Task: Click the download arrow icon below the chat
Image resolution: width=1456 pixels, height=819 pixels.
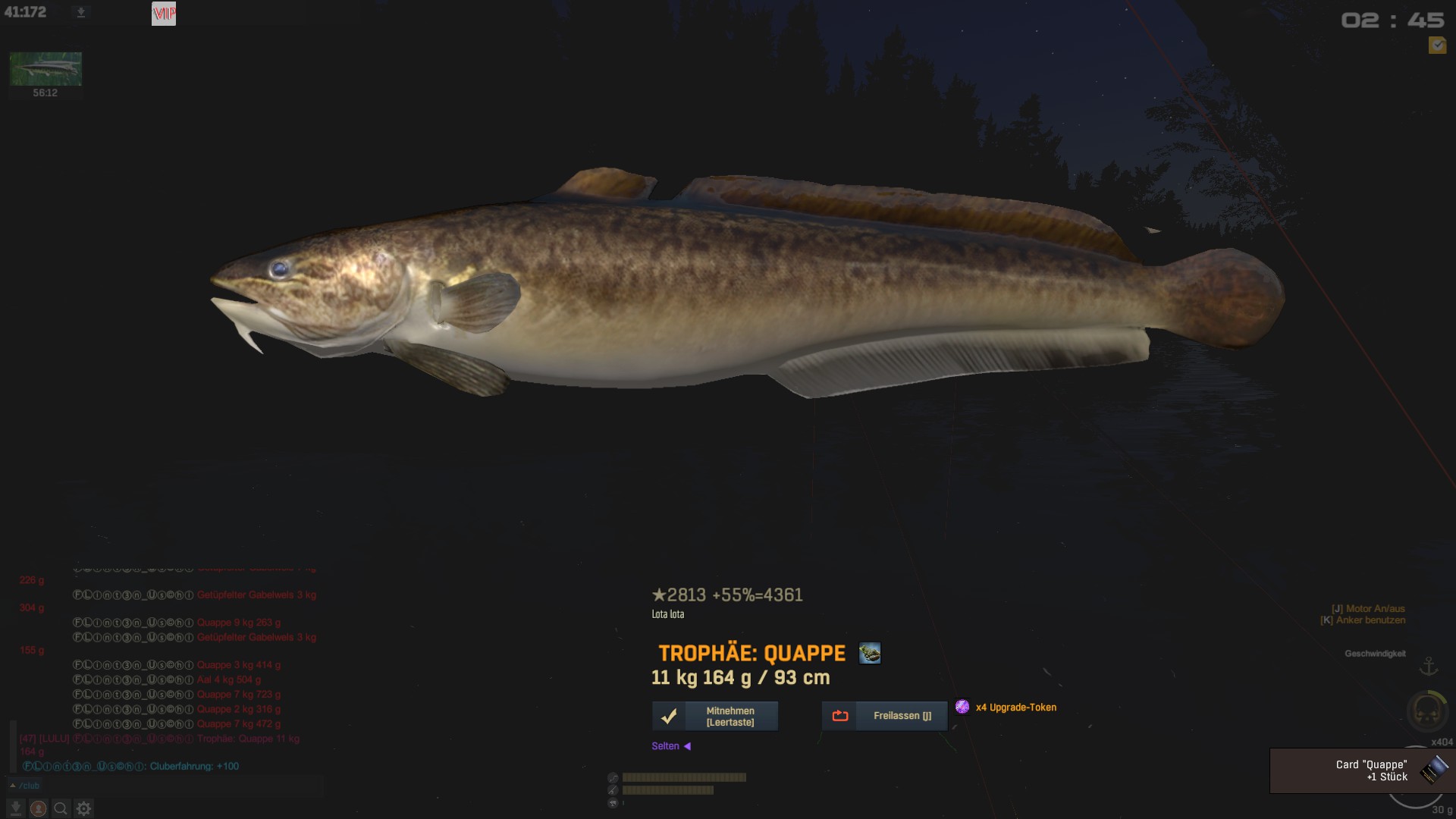Action: coord(15,808)
